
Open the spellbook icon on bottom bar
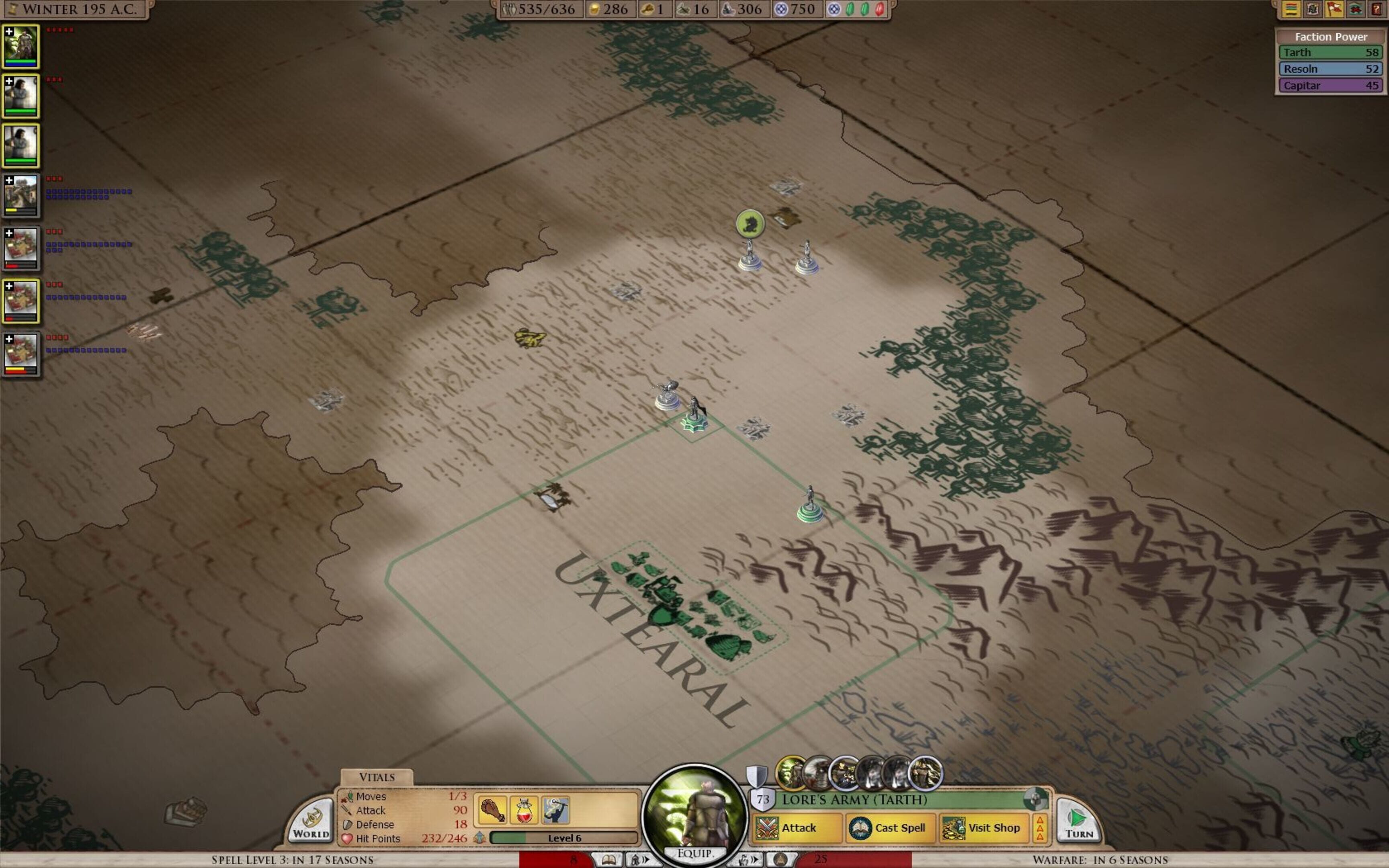click(x=608, y=860)
